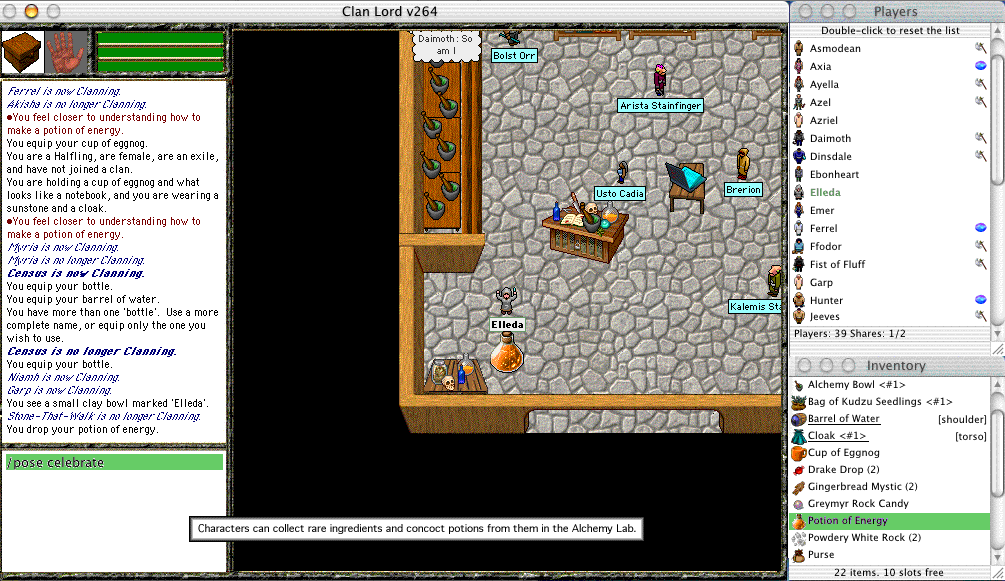This screenshot has width=1005, height=581.
Task: Pick Fist of Fluff player row
Action: pyautogui.click(x=838, y=264)
